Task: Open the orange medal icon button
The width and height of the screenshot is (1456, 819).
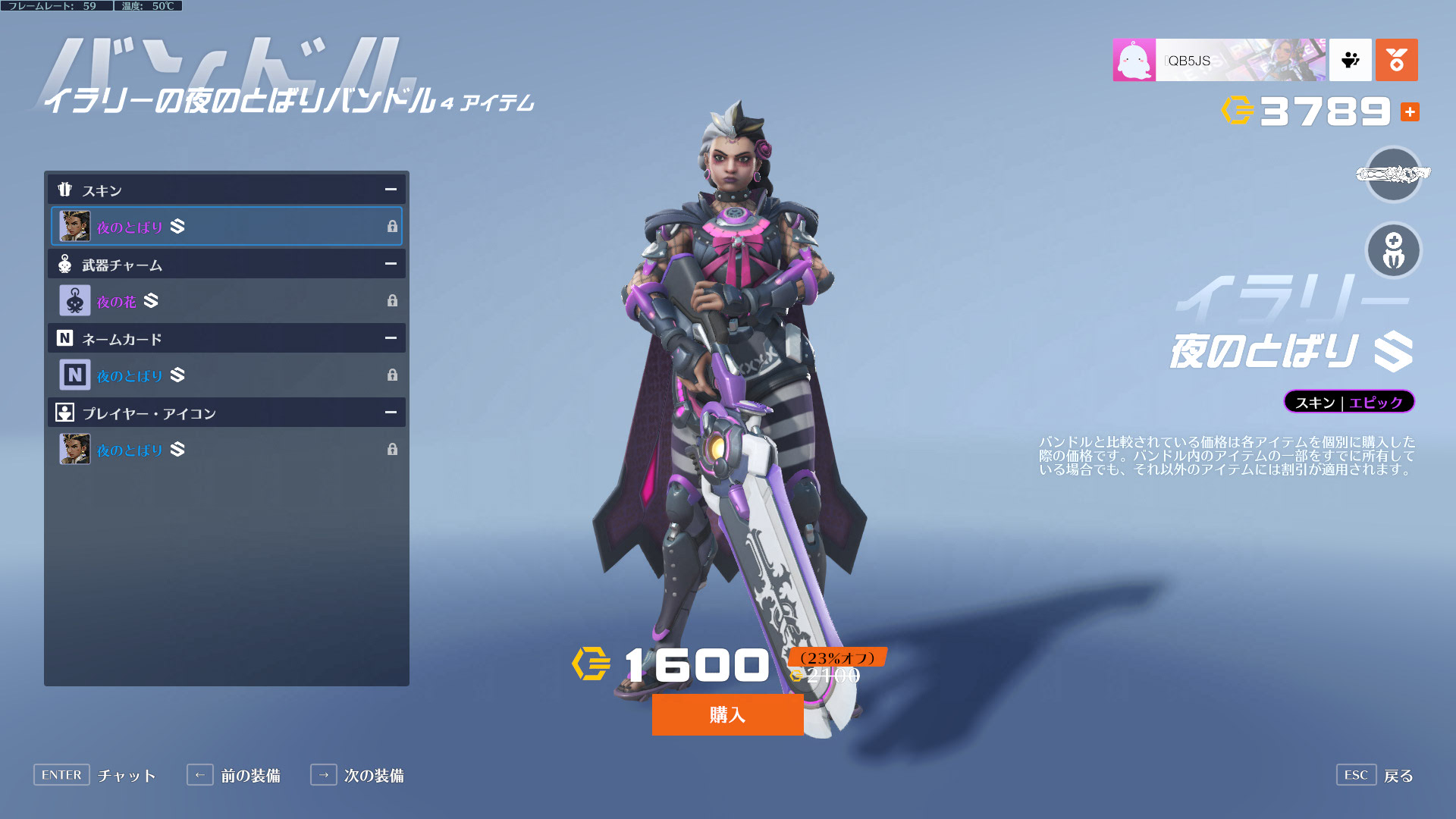Action: pos(1396,60)
